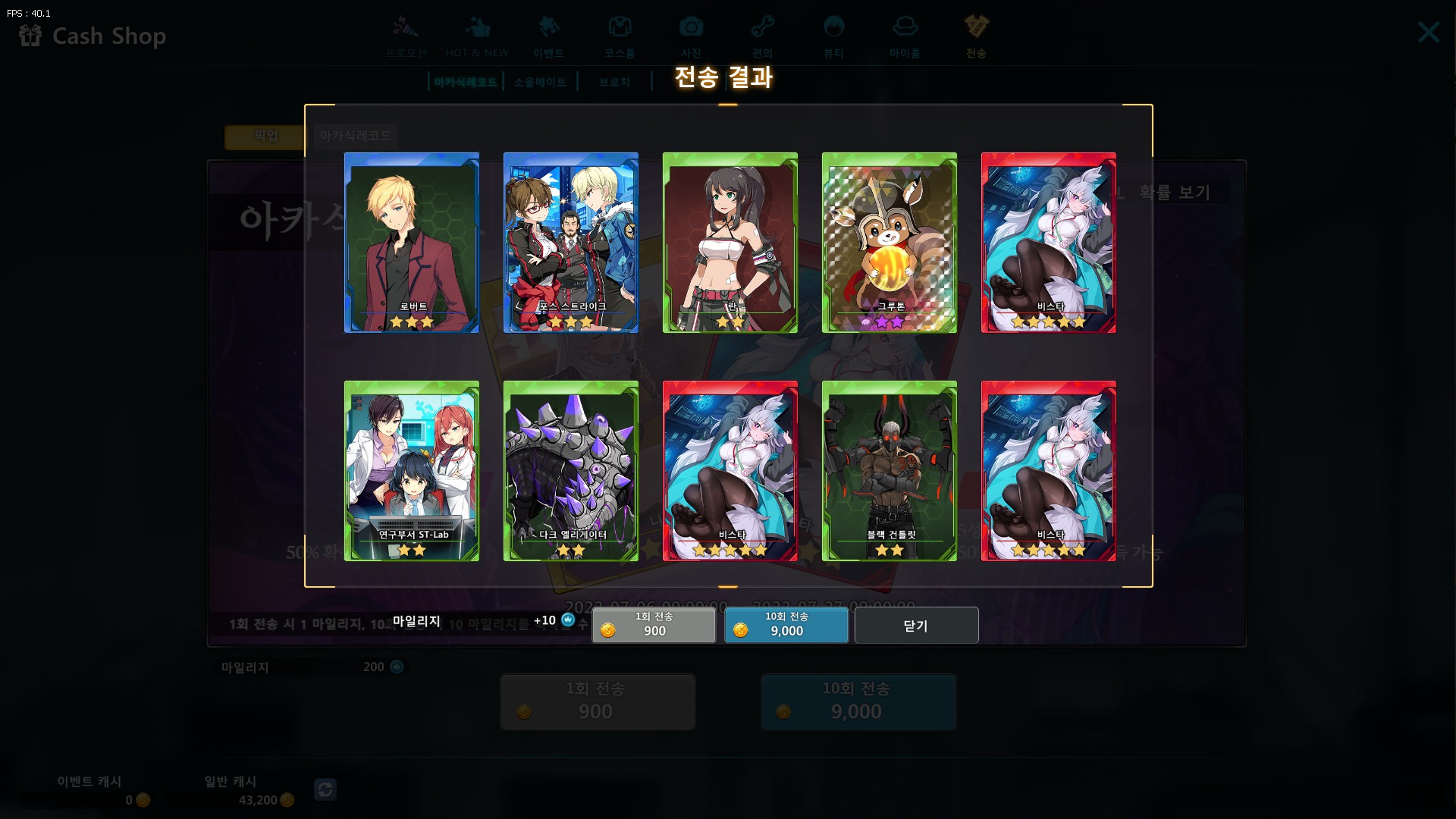
Task: Do a 1회 전송 for 900 in result dialog
Action: pos(654,626)
